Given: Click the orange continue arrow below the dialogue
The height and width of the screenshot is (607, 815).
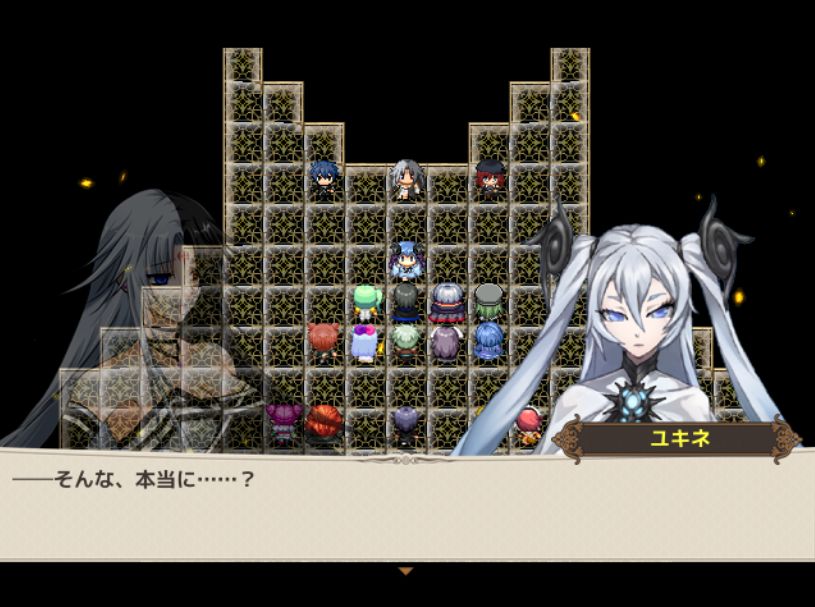Looking at the screenshot, I should click(405, 571).
